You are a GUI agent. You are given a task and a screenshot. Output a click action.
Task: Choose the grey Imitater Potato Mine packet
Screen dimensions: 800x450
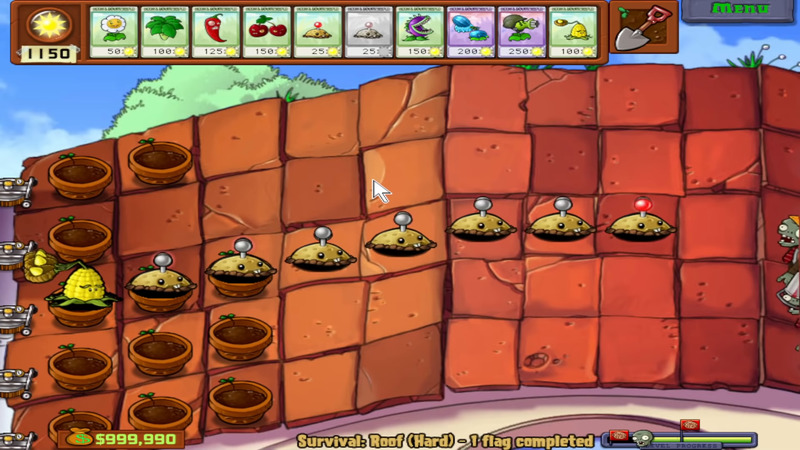[369, 32]
